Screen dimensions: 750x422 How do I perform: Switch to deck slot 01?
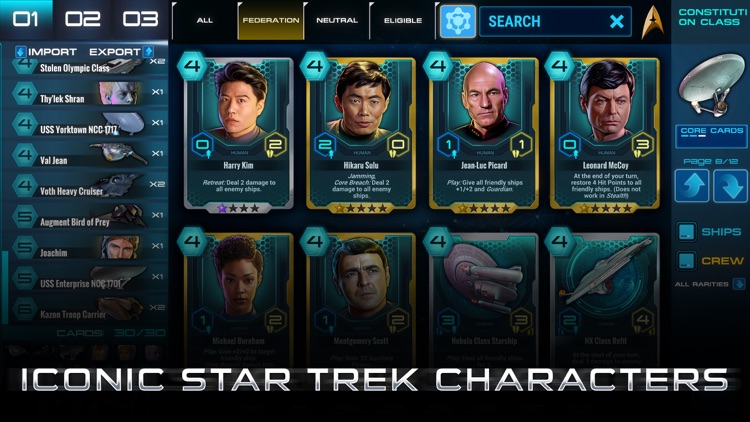click(x=27, y=19)
